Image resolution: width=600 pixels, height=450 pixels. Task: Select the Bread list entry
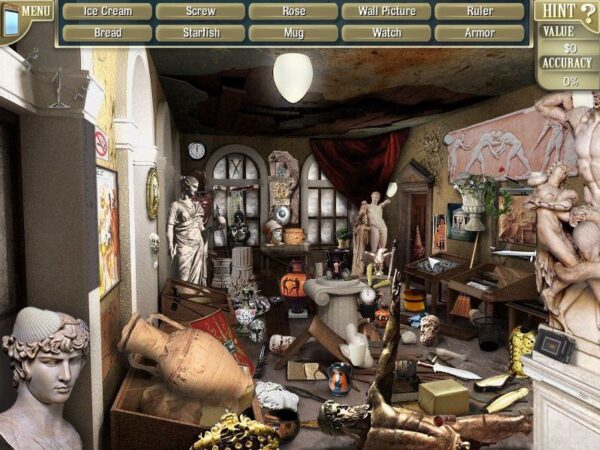pyautogui.click(x=108, y=33)
